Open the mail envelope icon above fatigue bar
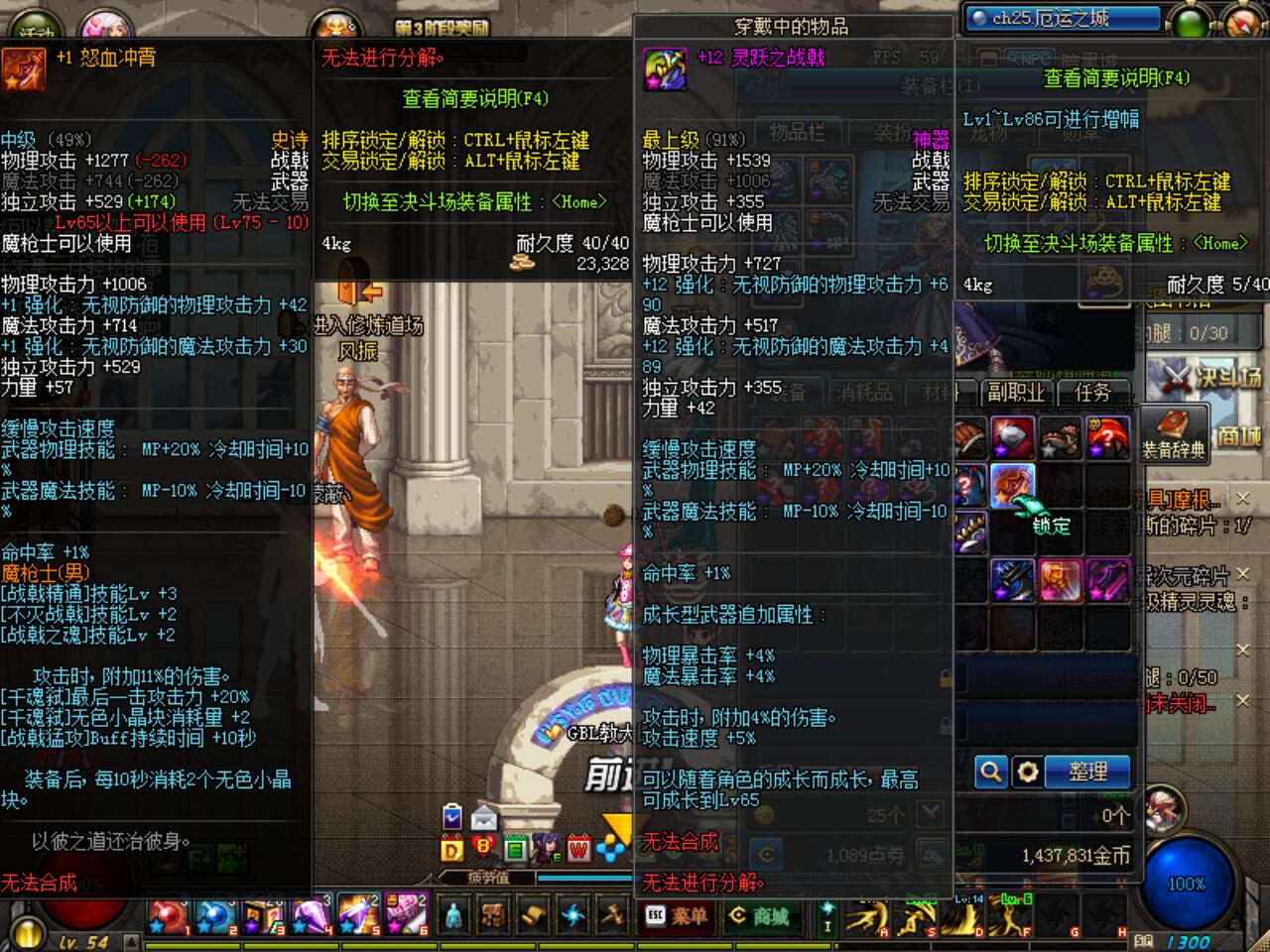This screenshot has height=952, width=1270. click(x=485, y=817)
